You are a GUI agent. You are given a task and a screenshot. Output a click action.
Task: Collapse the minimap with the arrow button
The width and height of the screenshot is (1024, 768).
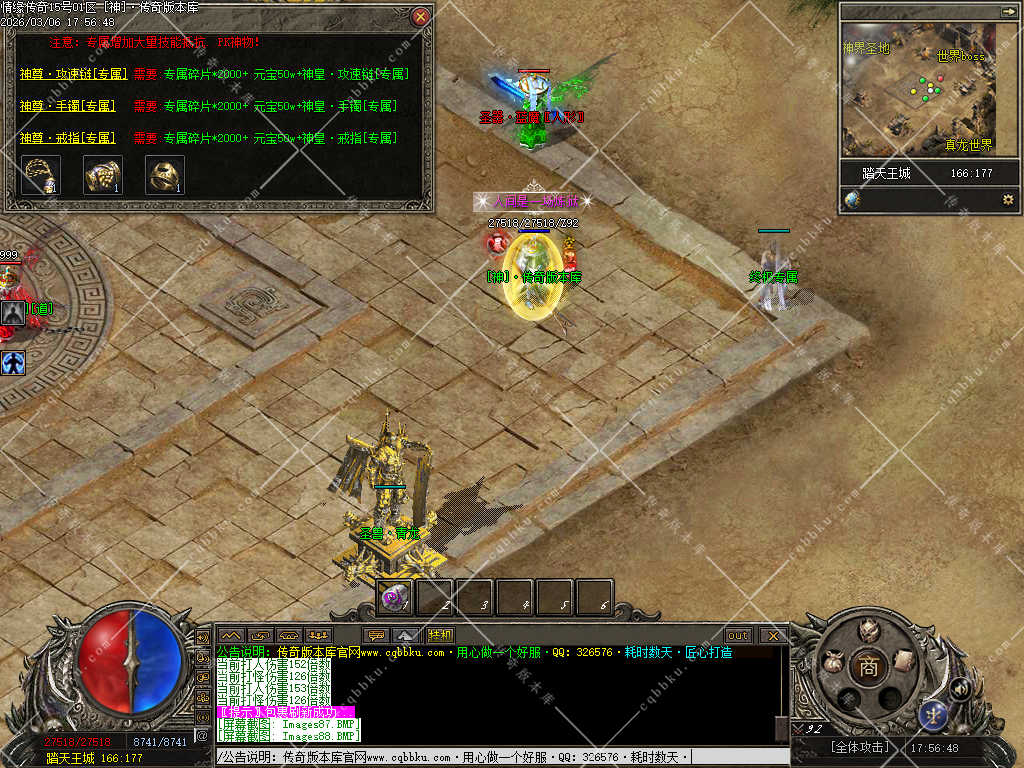[x=1007, y=11]
